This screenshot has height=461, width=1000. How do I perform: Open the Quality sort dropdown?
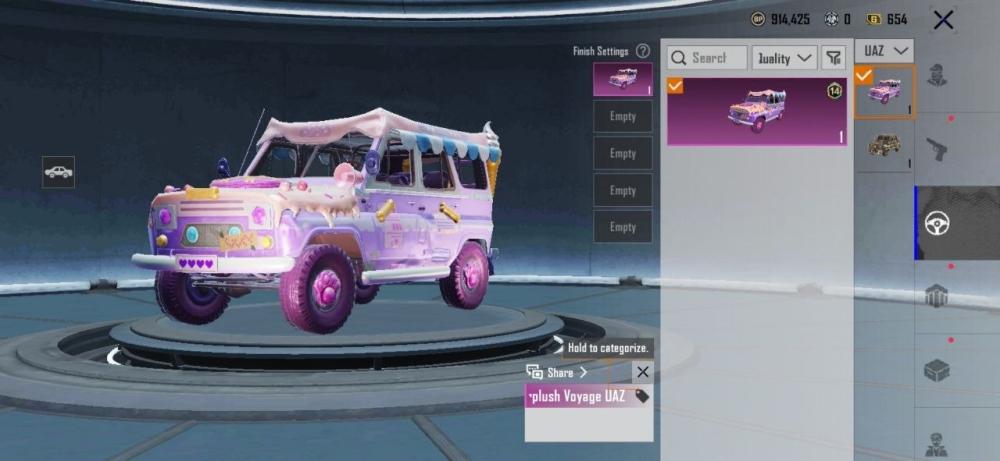tap(785, 58)
